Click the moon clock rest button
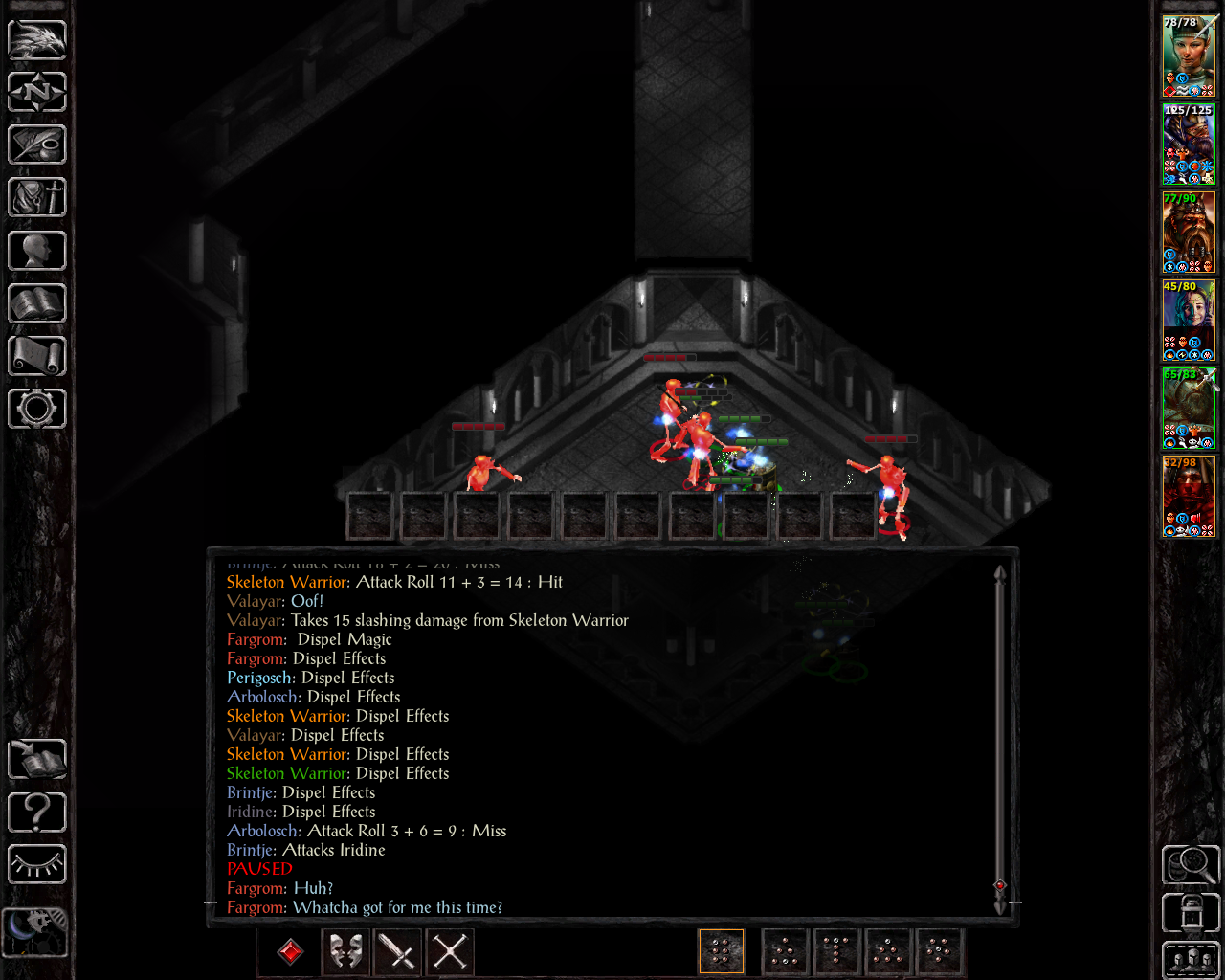Viewport: 1225px width, 980px height. [35, 930]
